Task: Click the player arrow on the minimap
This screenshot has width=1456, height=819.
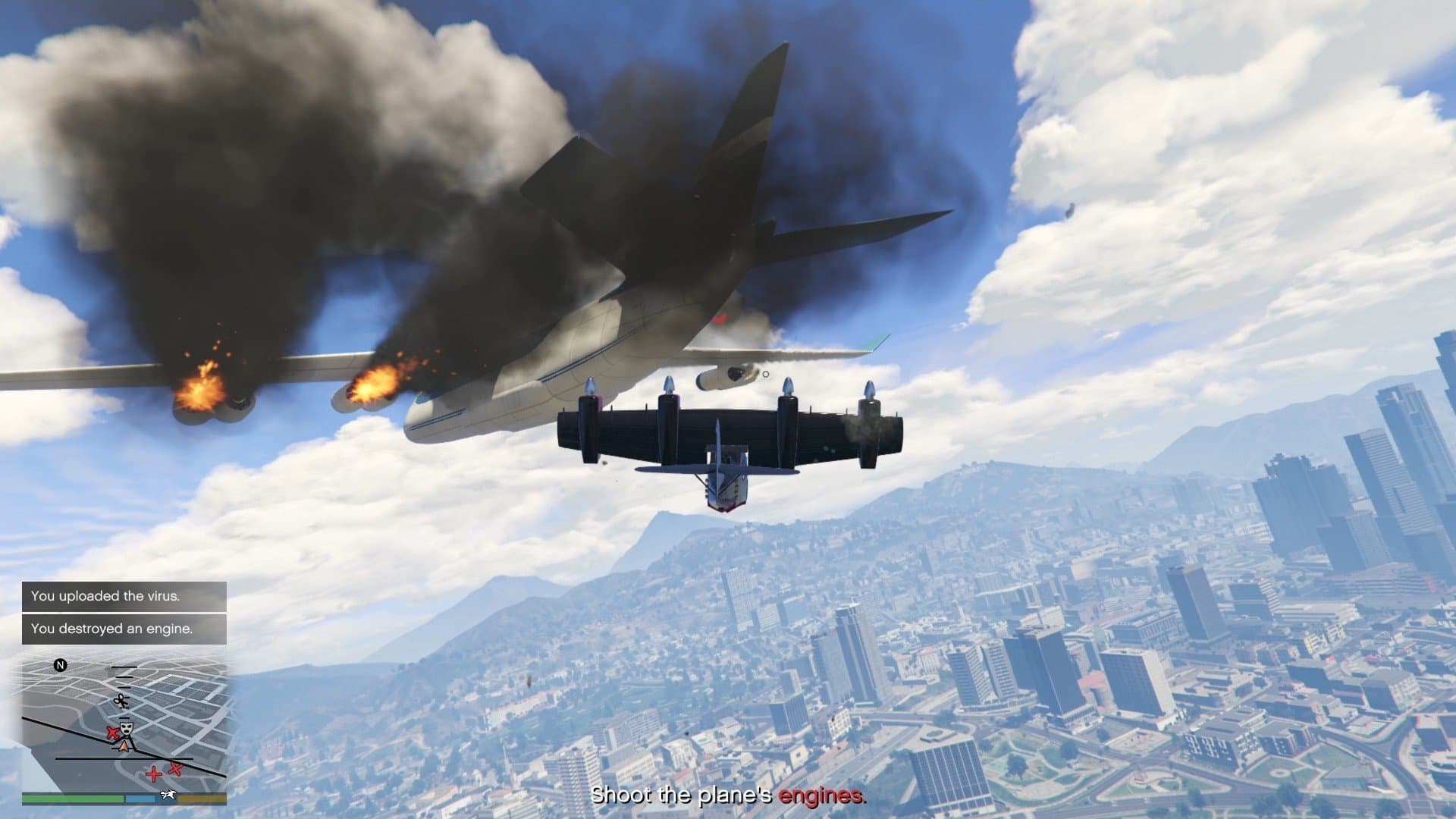Action: tap(124, 746)
